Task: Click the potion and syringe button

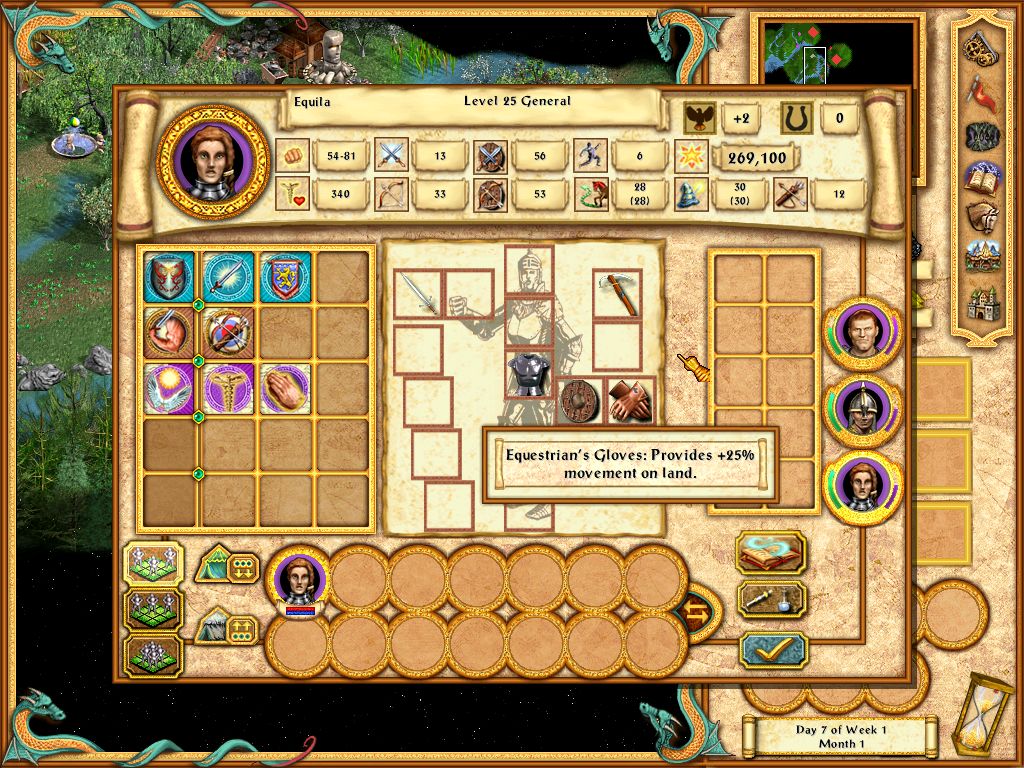Action: point(771,600)
